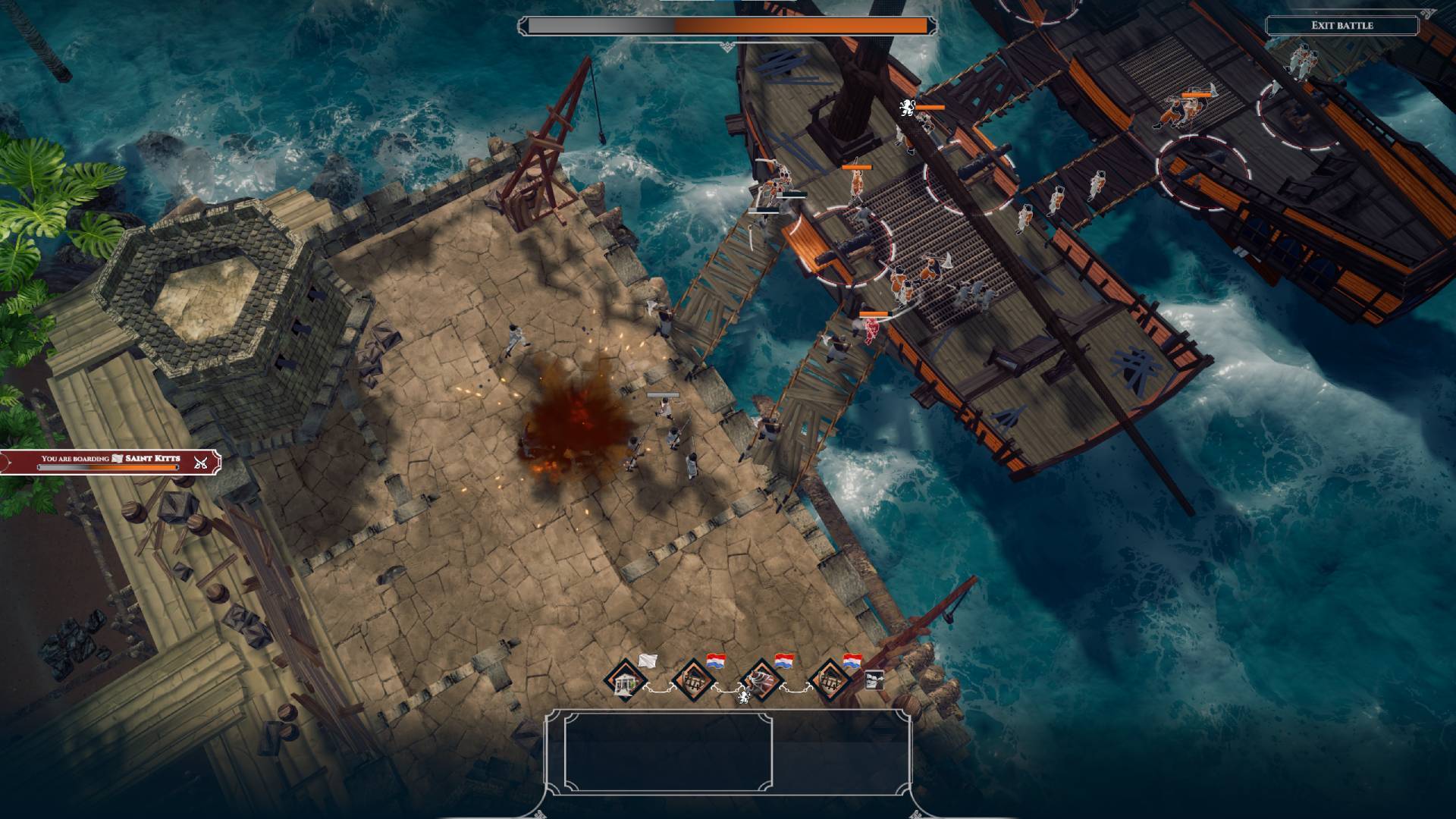The width and height of the screenshot is (1456, 819).
Task: Click the lion emblem below the galleon icon
Action: (744, 698)
